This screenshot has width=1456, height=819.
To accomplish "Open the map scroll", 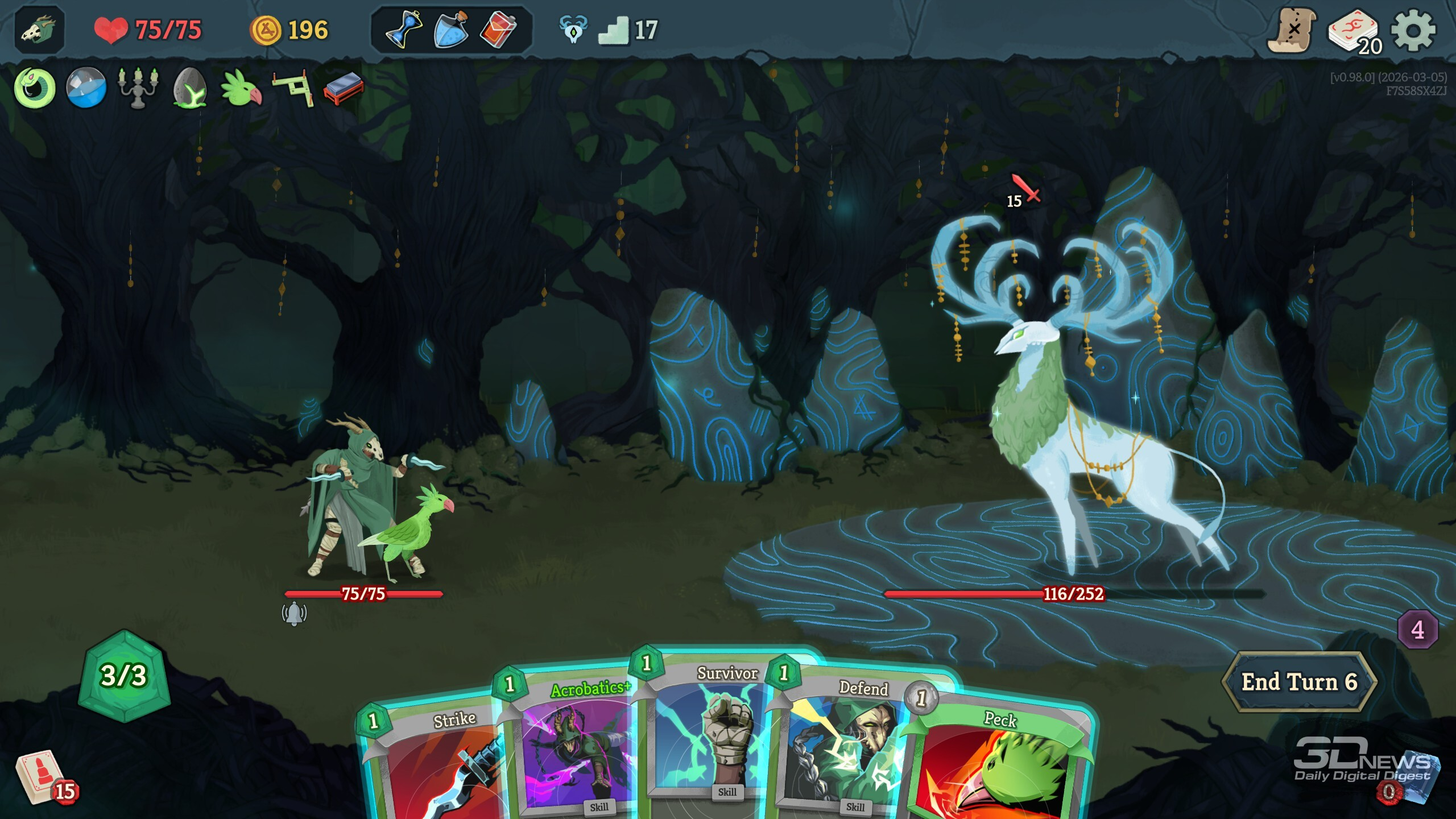I will [x=1292, y=31].
